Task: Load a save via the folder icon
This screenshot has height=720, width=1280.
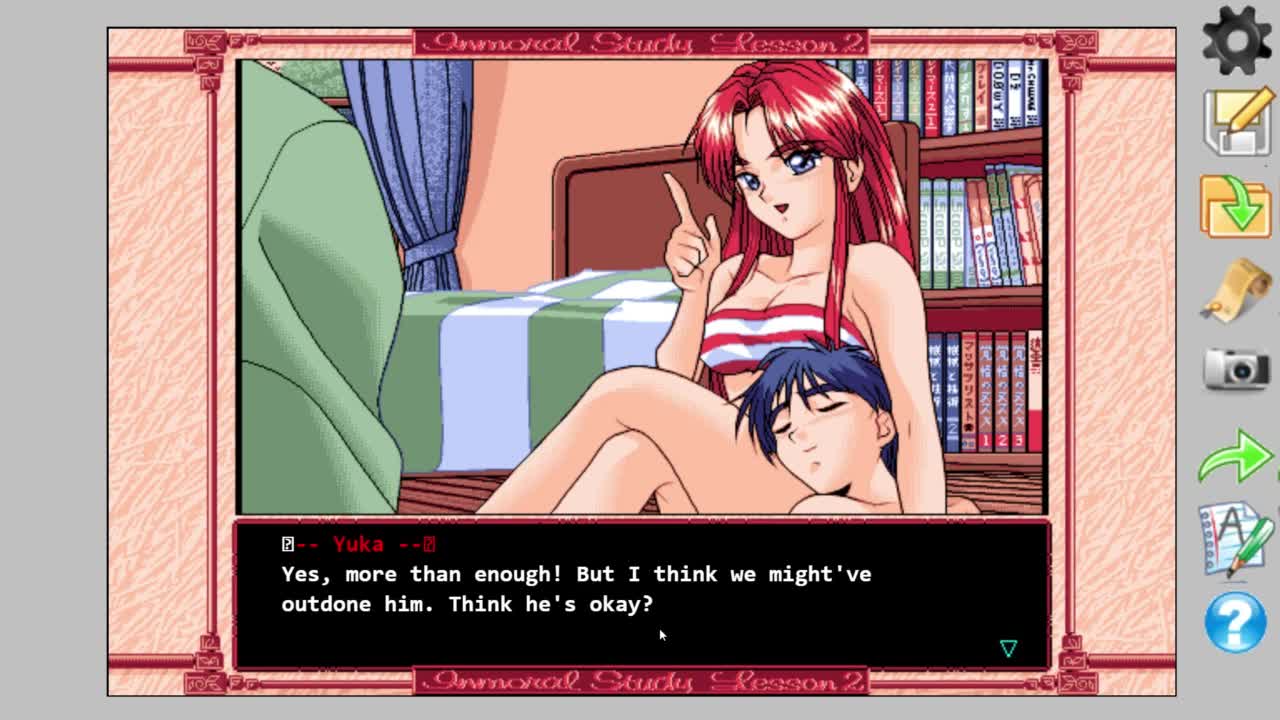Action: pyautogui.click(x=1236, y=206)
